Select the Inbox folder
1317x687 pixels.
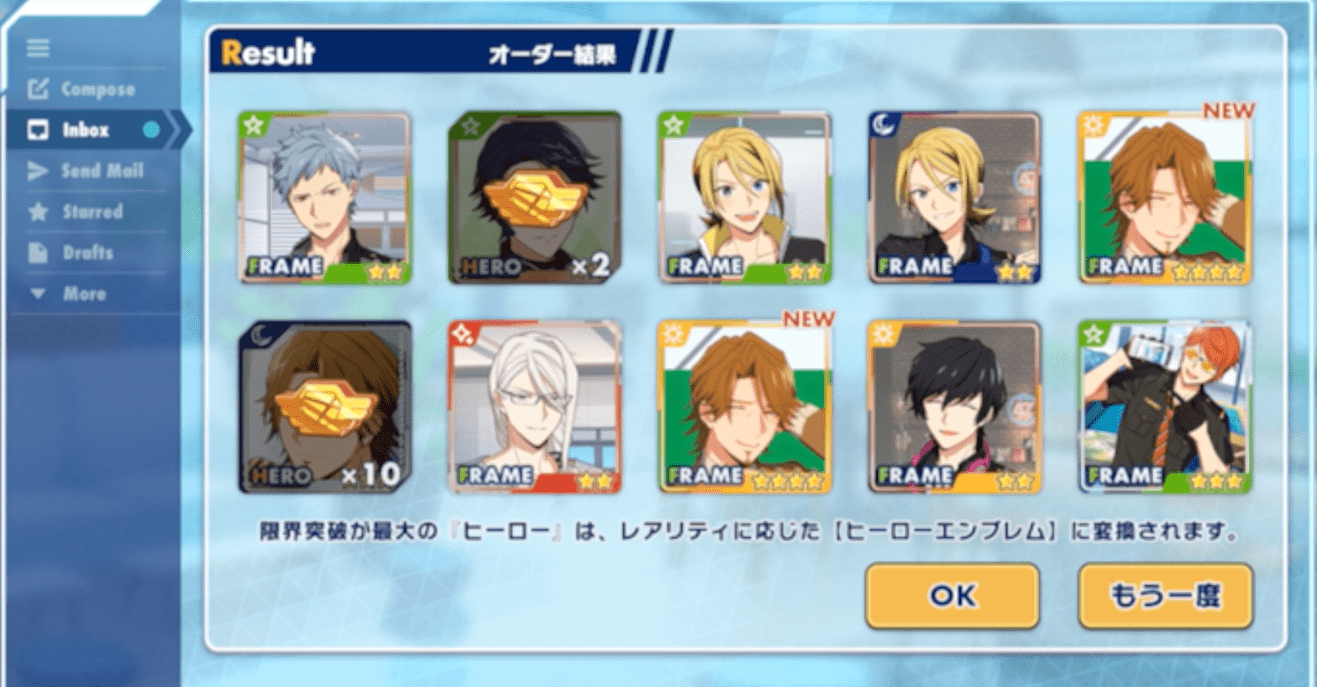click(x=85, y=130)
